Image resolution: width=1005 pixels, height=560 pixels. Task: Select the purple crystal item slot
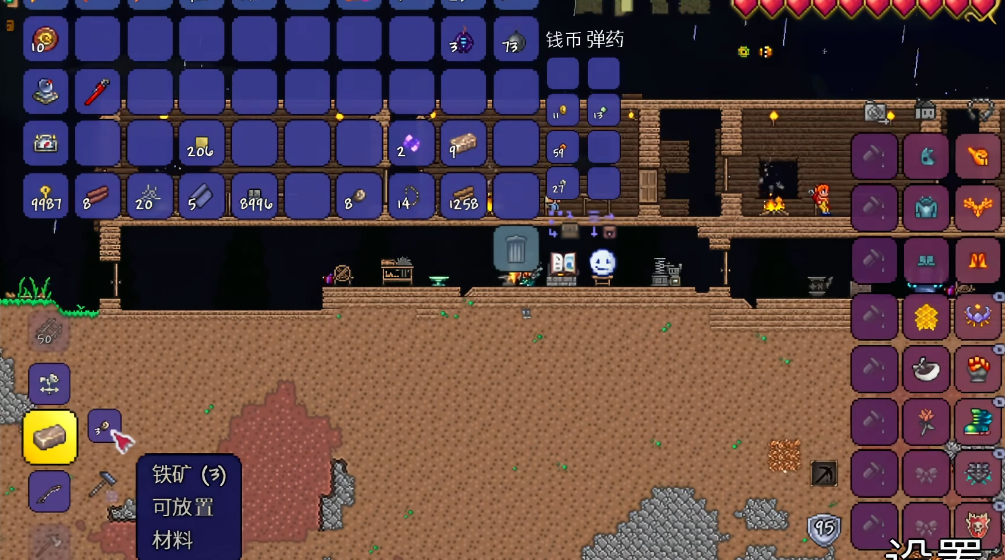pos(412,144)
